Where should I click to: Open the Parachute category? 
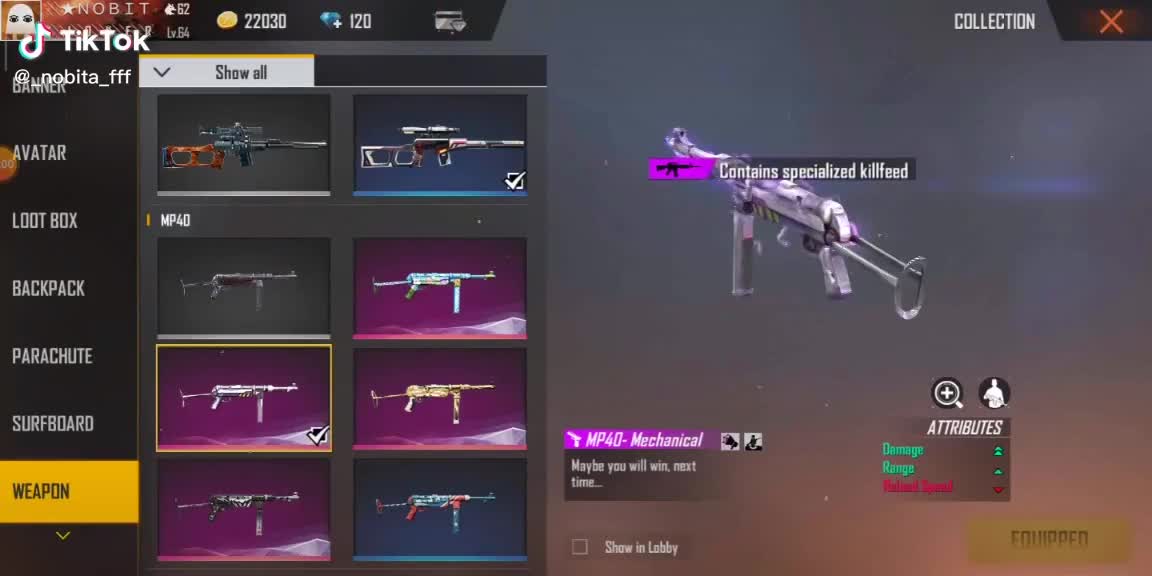[52, 356]
